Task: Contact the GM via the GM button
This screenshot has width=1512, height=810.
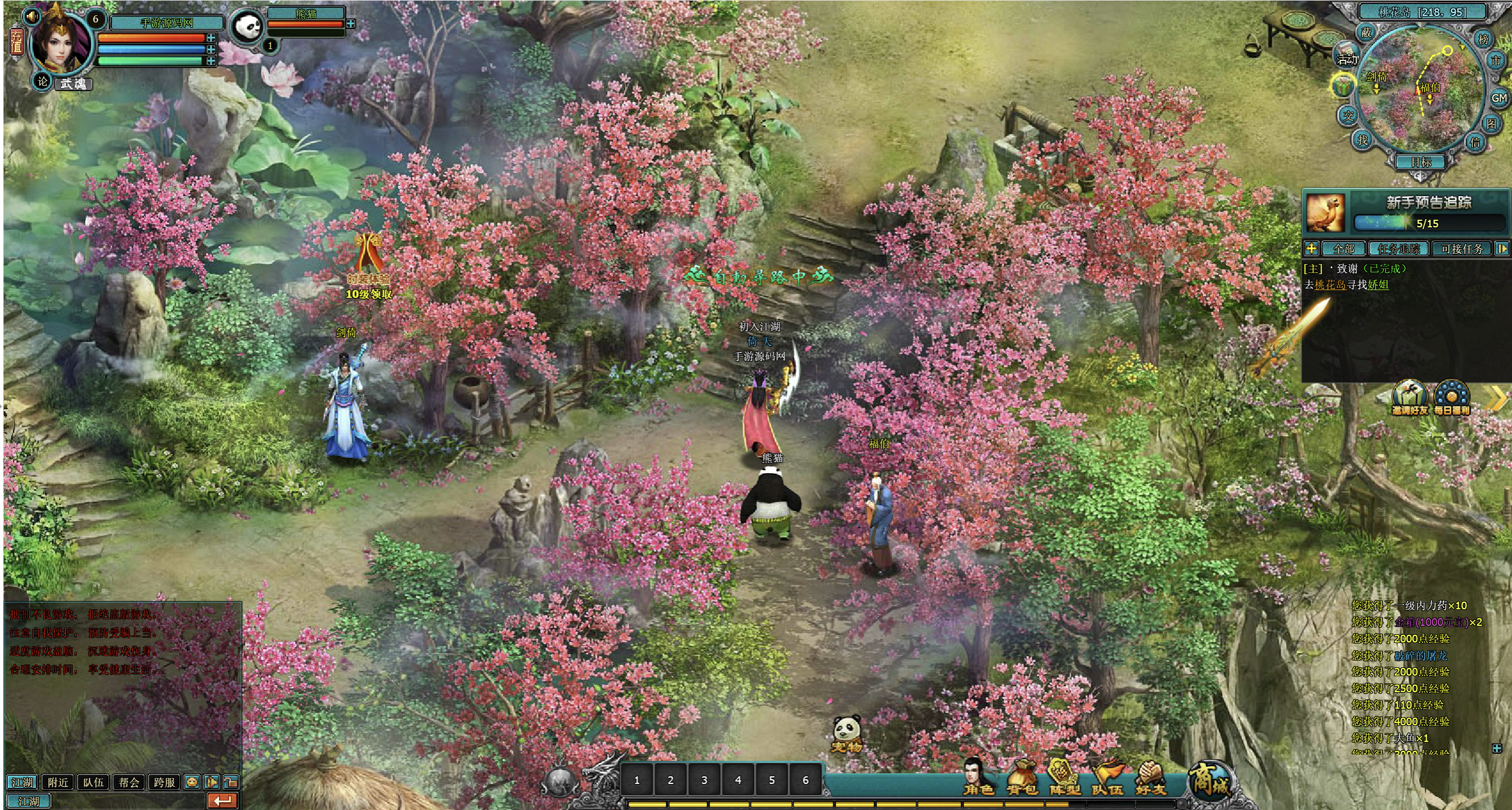Action: 1498,98
